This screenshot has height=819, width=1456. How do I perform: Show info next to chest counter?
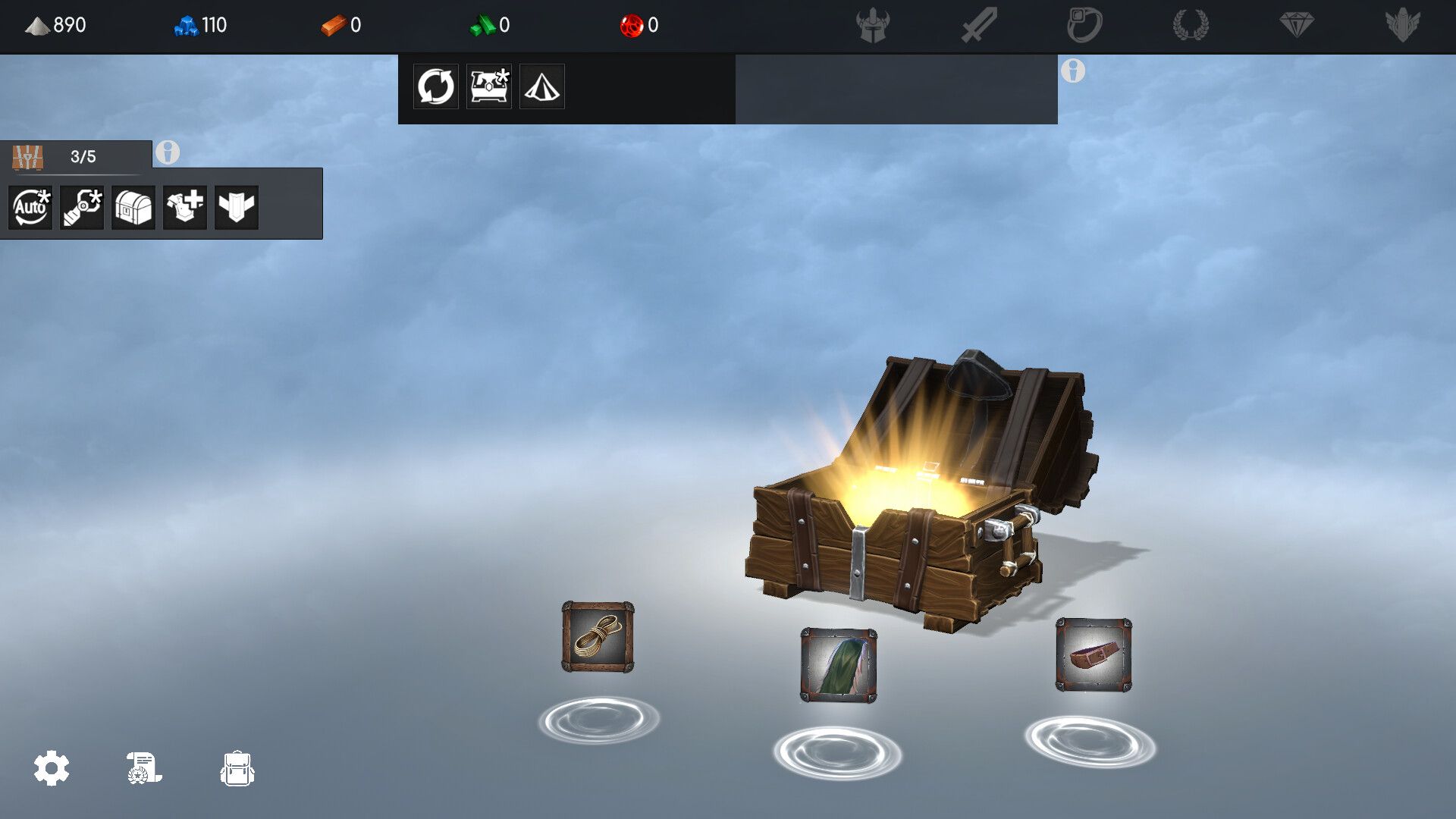point(168,152)
